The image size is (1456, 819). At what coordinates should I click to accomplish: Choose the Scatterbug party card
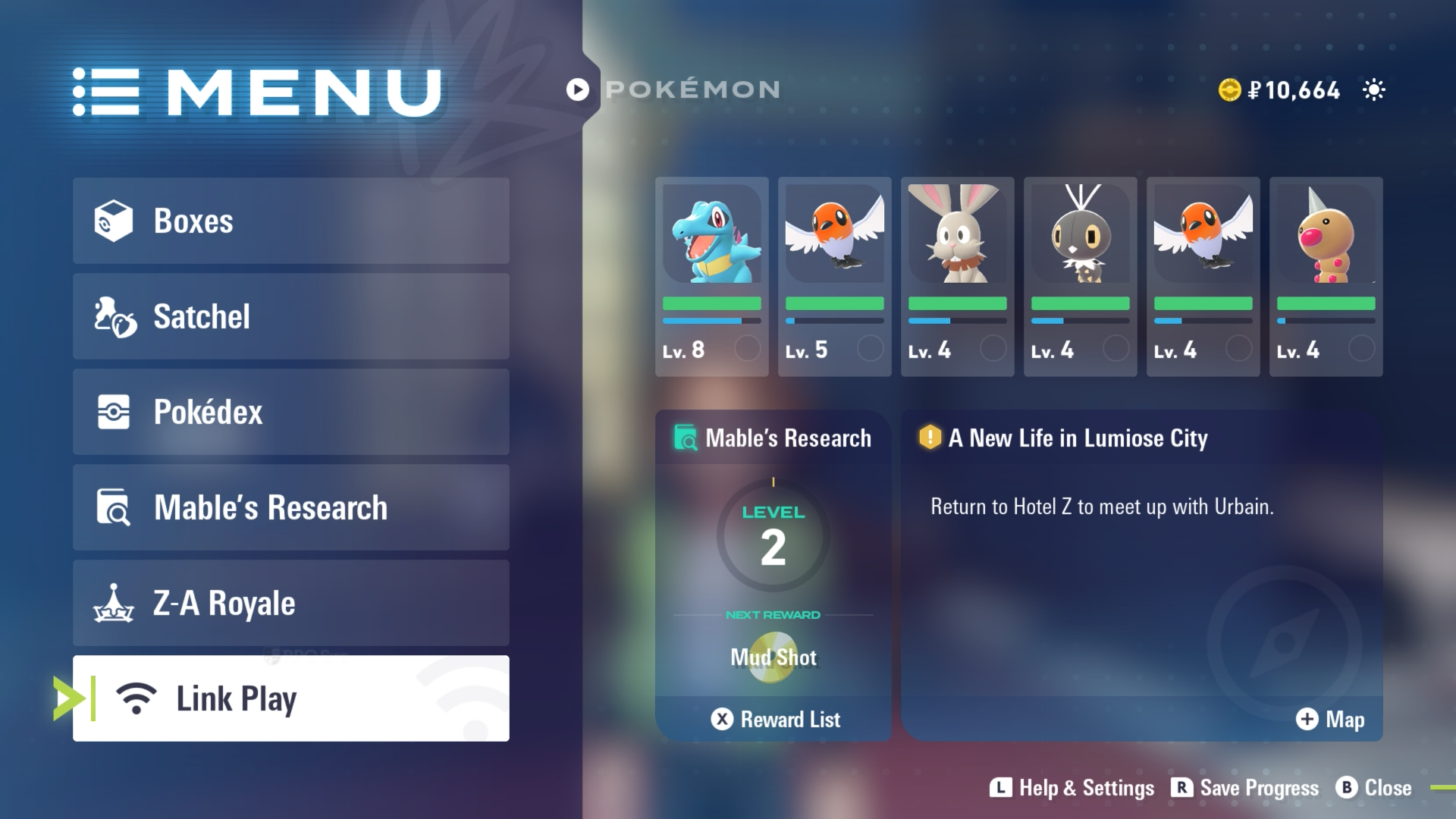point(1080,277)
